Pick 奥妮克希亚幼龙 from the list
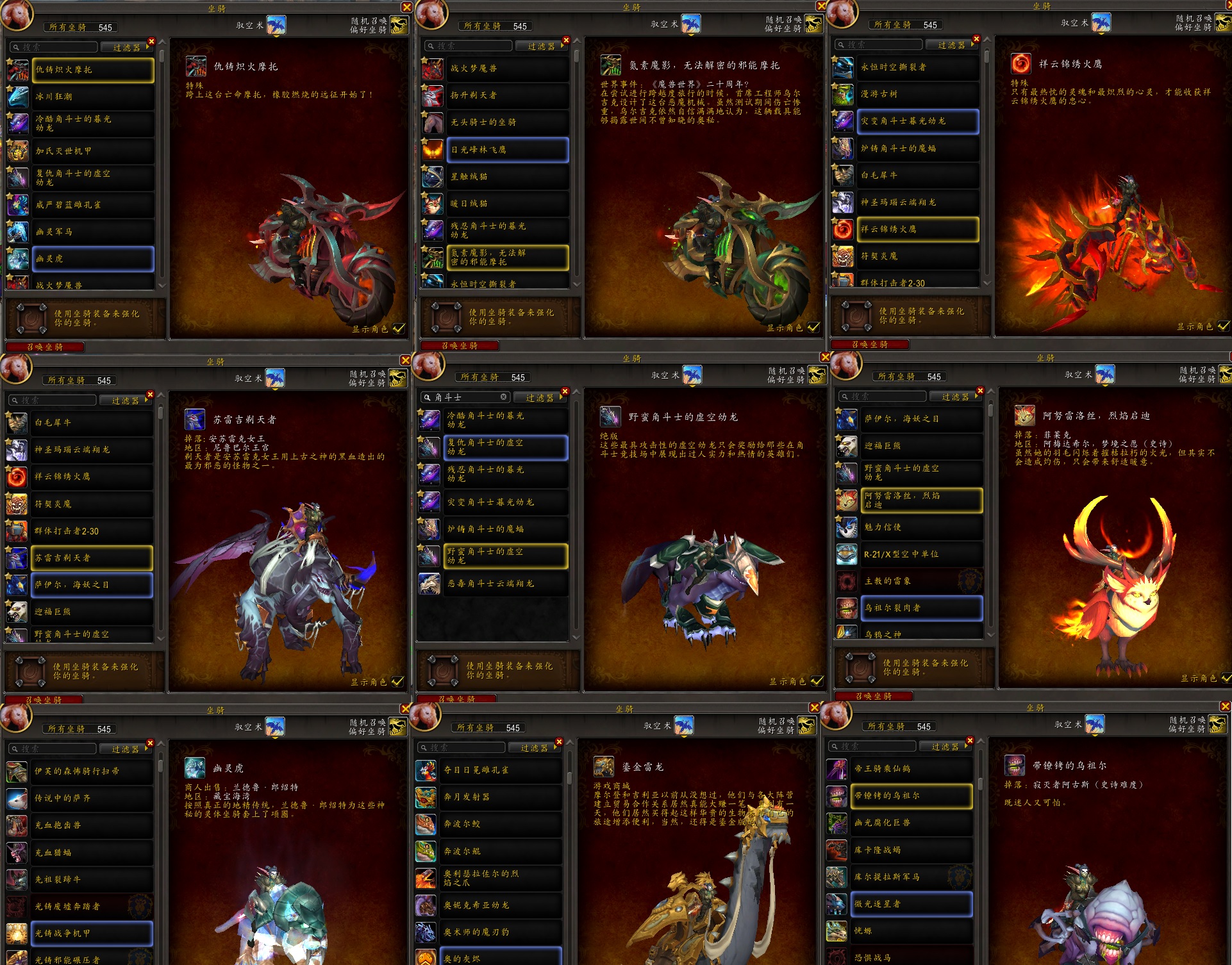The width and height of the screenshot is (1232, 965). [502, 905]
